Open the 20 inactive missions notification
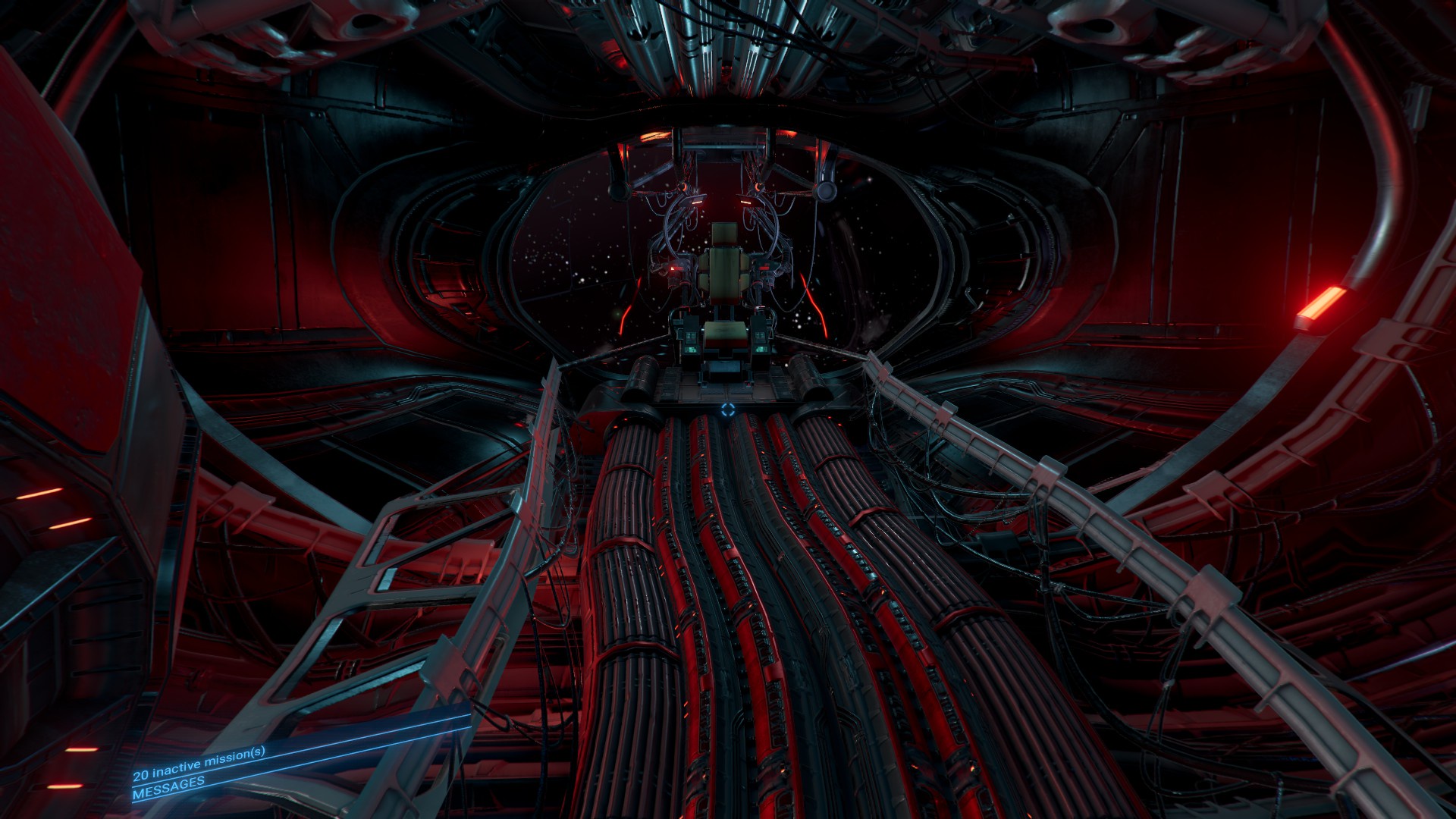Screen dimensions: 1456x819 coord(199,762)
